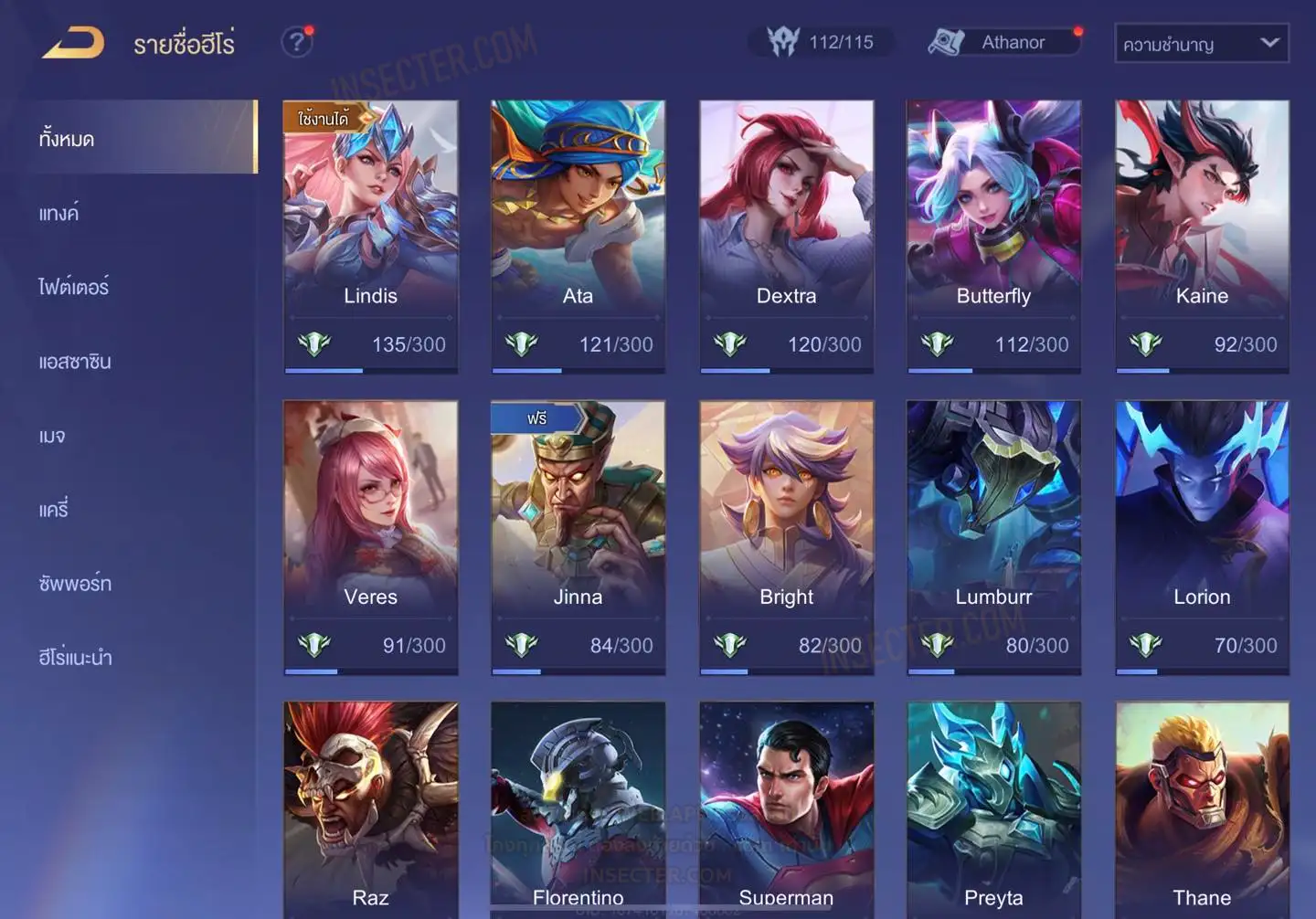Go back using the gold arrow button
This screenshot has width=1316, height=919.
73,43
